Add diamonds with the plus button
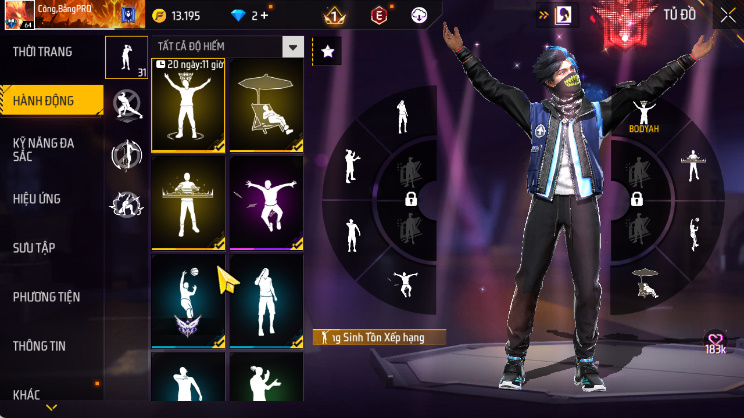 coord(264,15)
